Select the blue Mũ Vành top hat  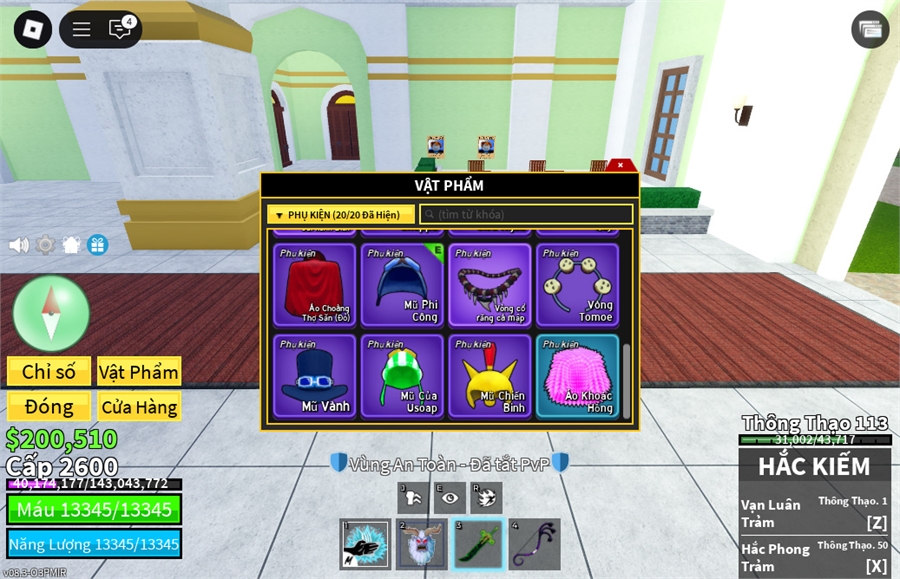pyautogui.click(x=315, y=375)
